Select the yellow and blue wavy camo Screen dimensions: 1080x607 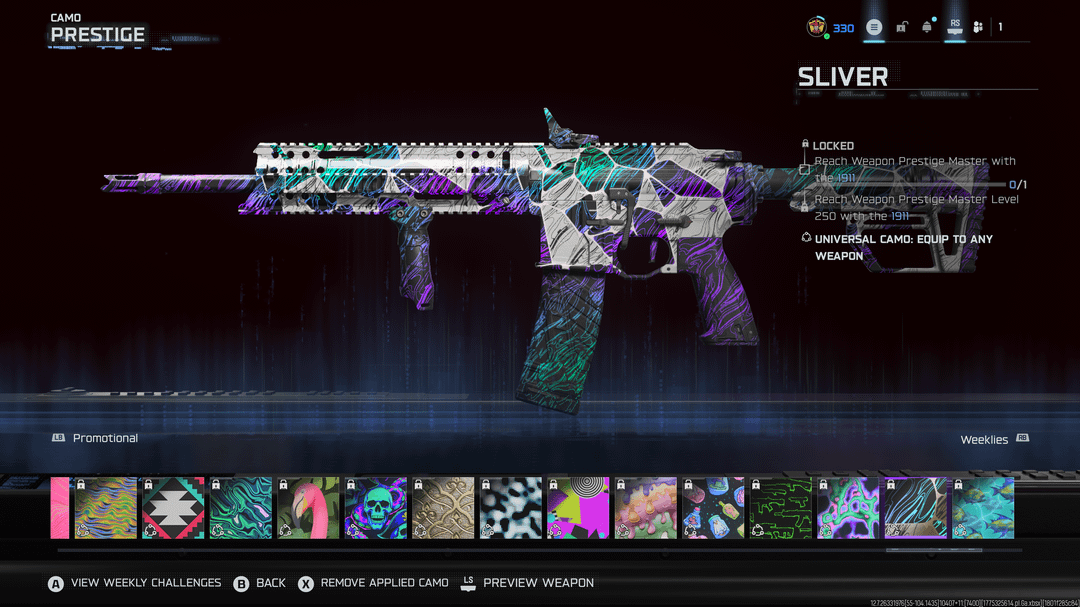click(106, 508)
